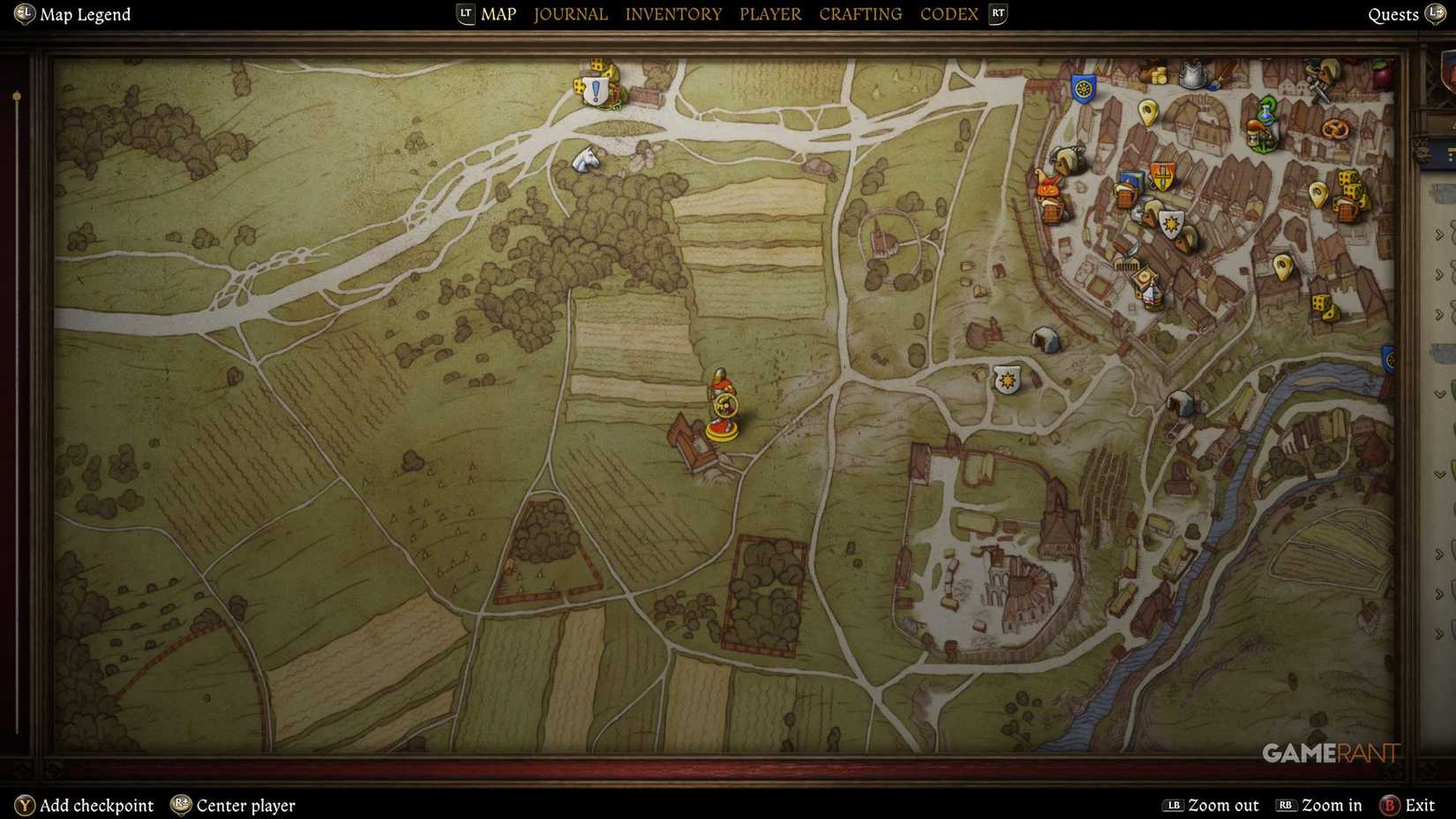
Task: Select the apothecary potion flask icon
Action: [1266, 113]
